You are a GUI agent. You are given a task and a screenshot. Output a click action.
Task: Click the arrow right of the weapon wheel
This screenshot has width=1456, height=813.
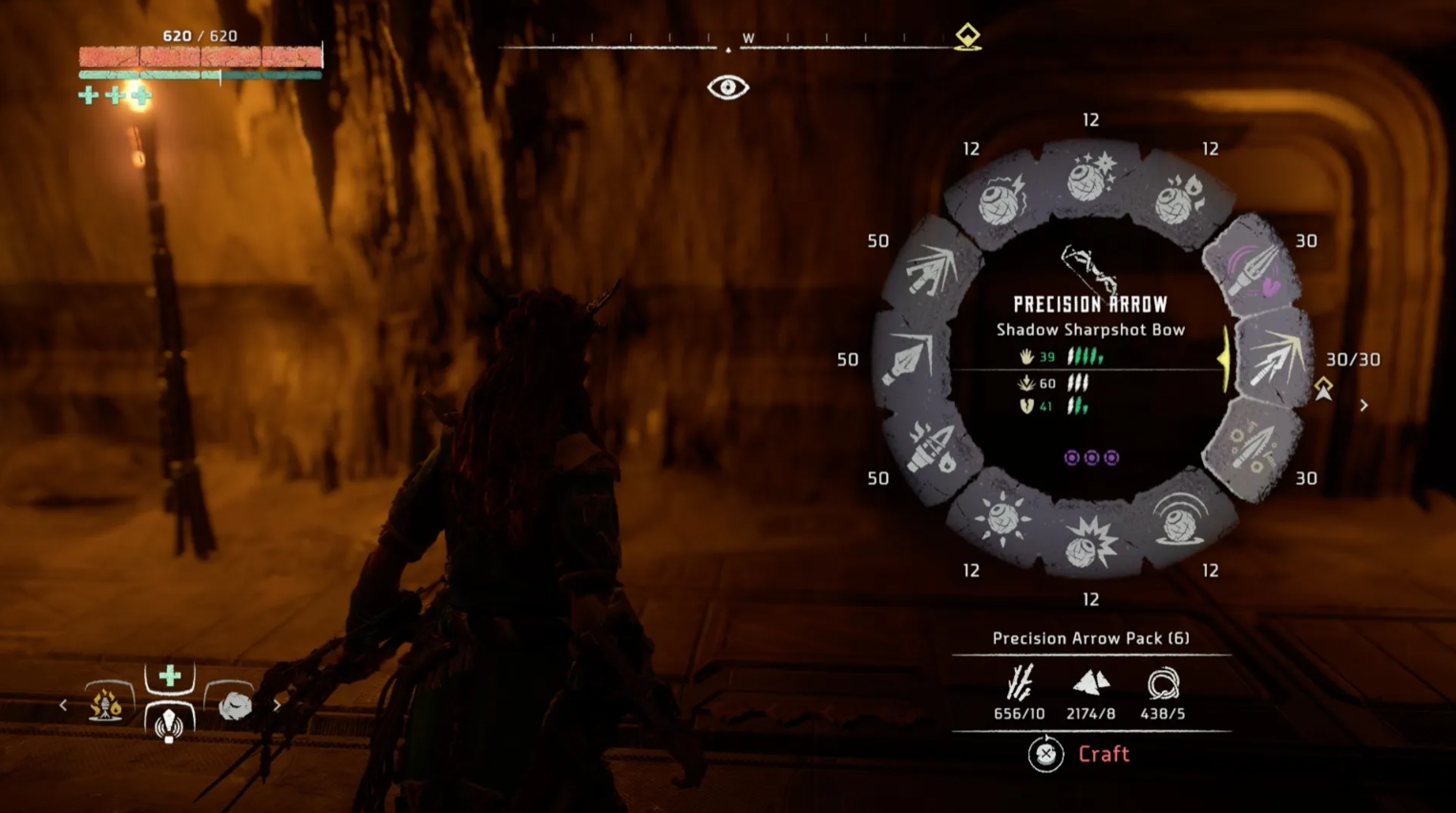pyautogui.click(x=1363, y=406)
